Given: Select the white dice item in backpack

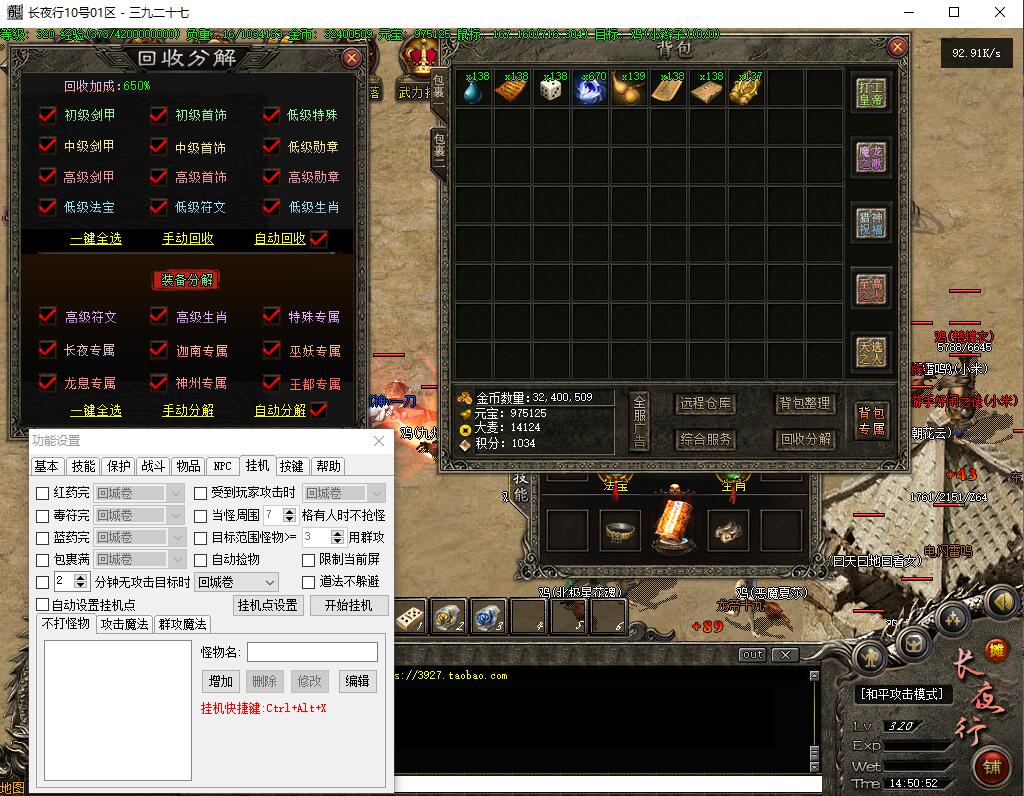Looking at the screenshot, I should point(551,90).
